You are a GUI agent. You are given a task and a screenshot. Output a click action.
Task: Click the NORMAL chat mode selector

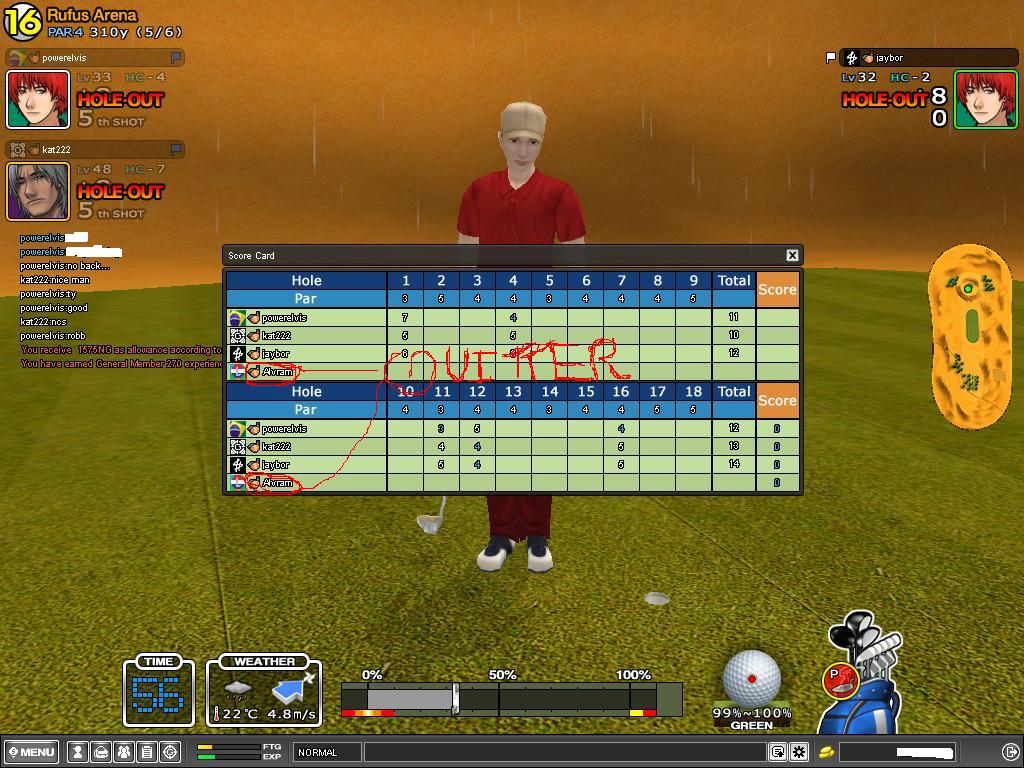tap(327, 752)
